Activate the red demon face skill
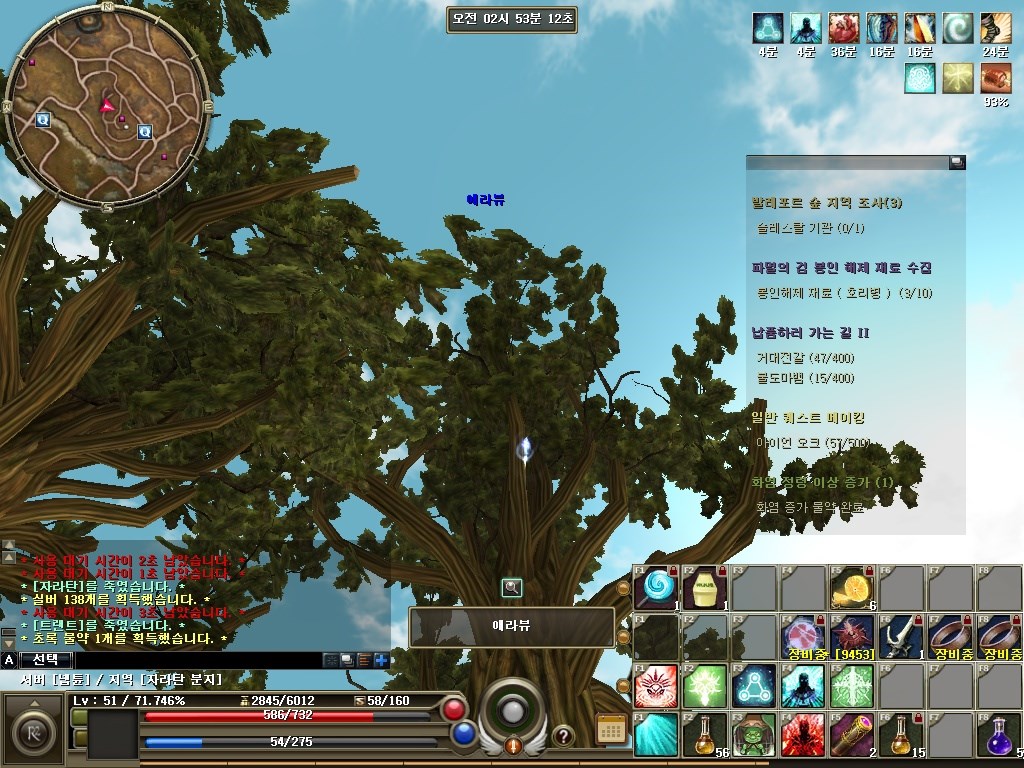 656,686
